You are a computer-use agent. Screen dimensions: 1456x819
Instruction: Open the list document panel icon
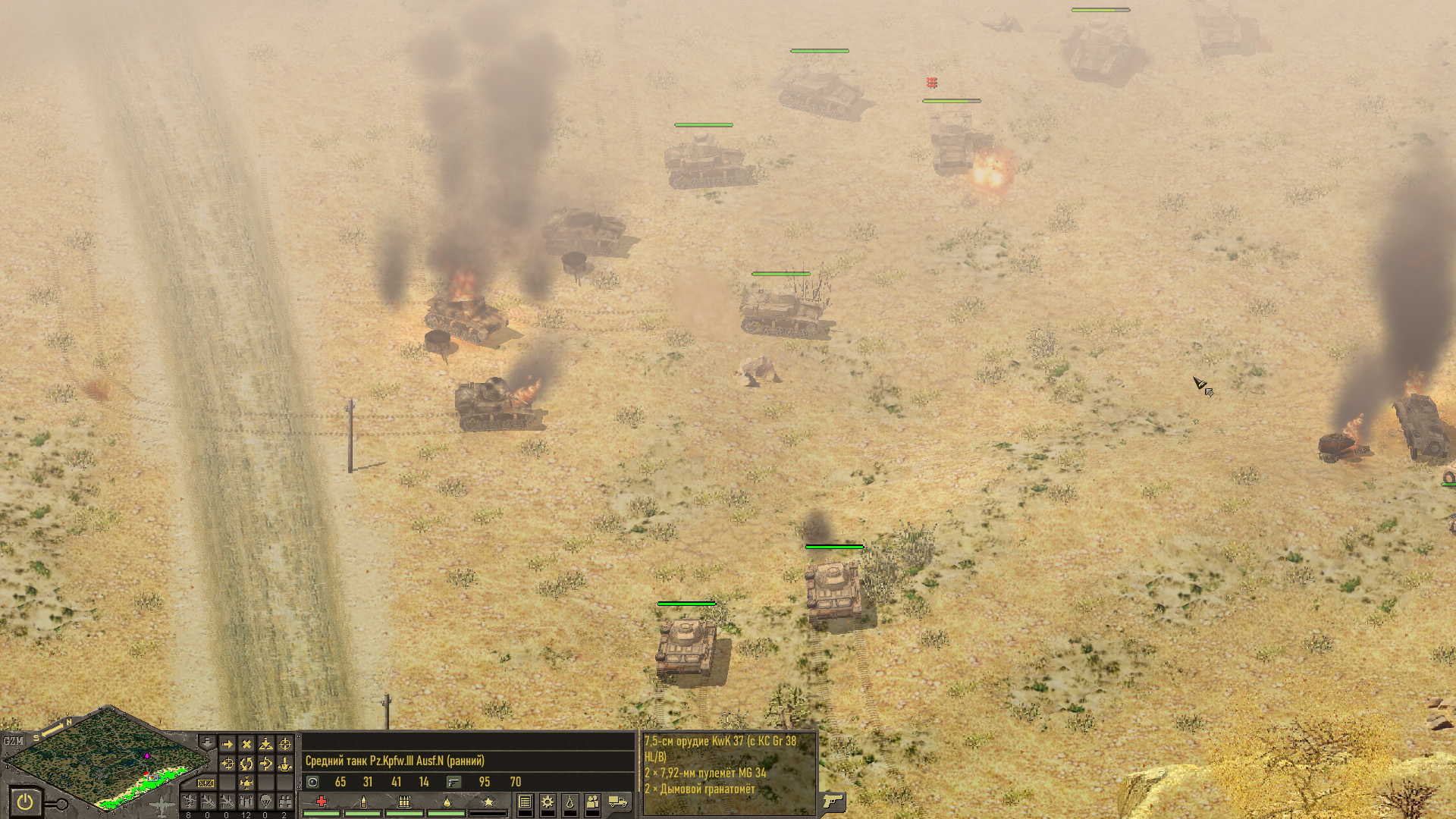[x=525, y=802]
